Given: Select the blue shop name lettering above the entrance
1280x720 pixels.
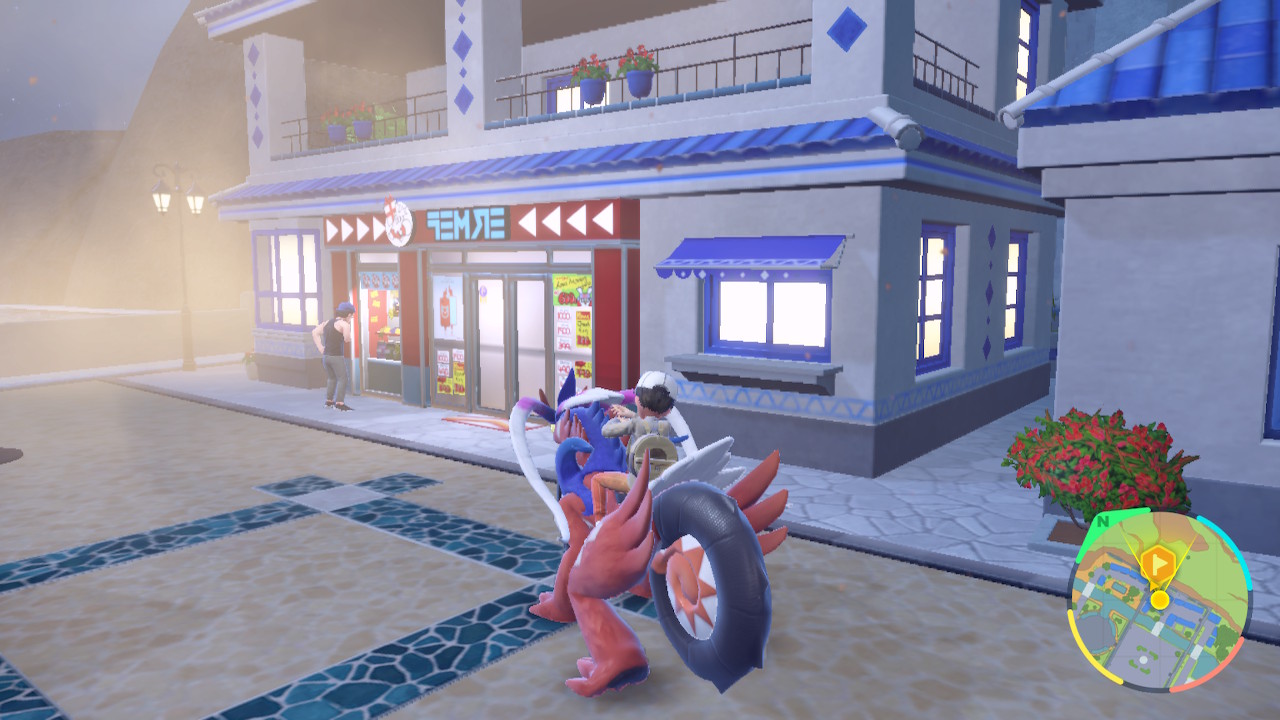Looking at the screenshot, I should coord(464,222).
